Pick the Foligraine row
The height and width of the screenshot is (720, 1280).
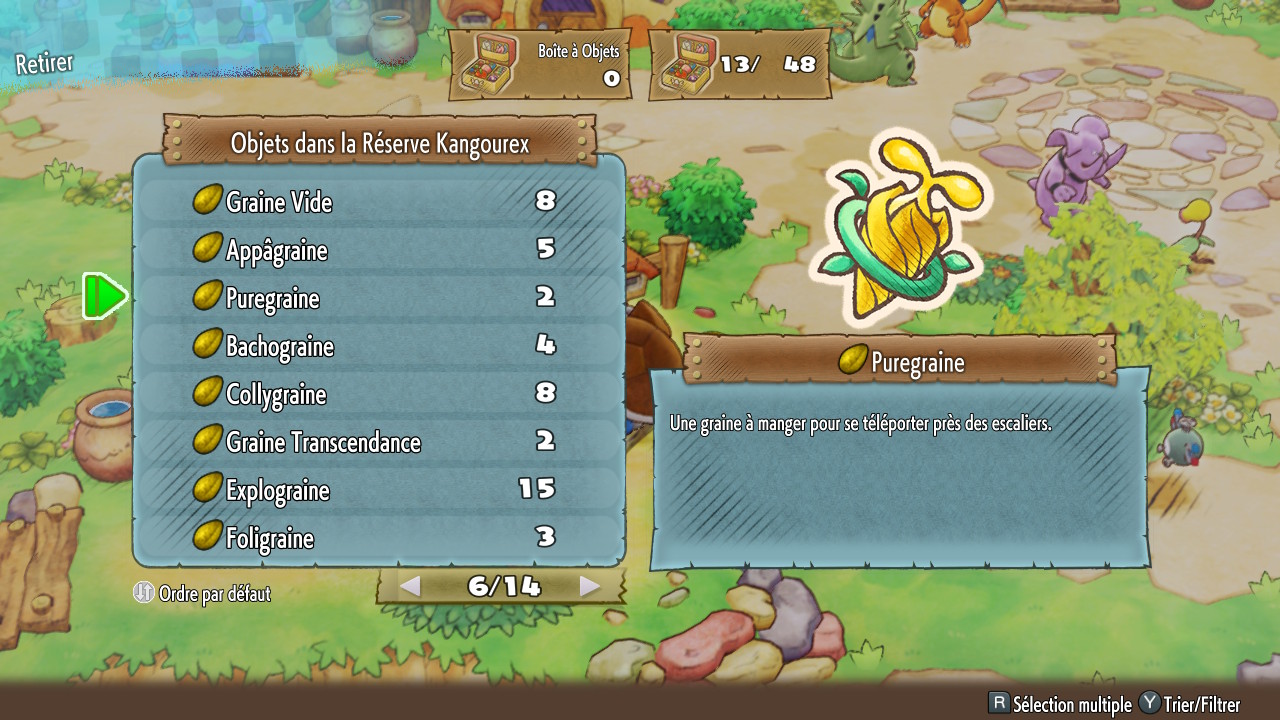(x=378, y=538)
